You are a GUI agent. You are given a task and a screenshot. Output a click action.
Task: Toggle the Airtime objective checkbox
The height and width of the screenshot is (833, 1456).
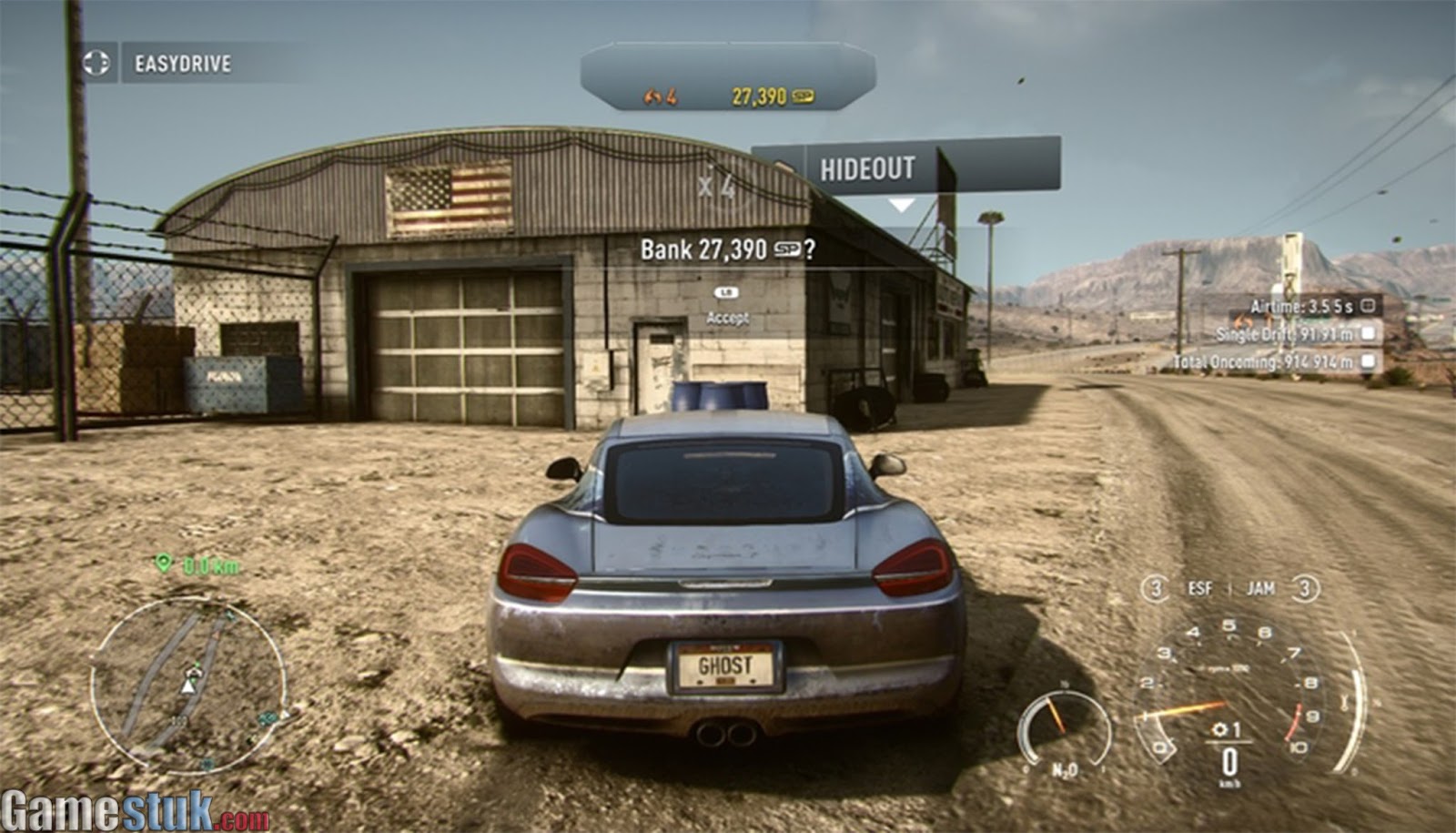1368,306
